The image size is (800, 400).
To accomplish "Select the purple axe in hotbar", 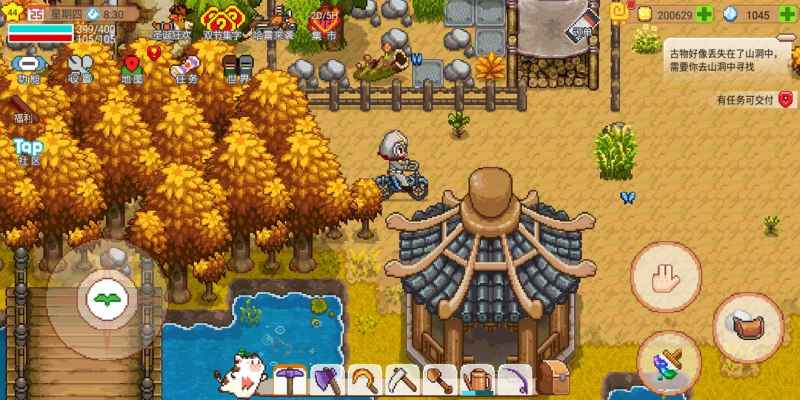I will click(326, 379).
